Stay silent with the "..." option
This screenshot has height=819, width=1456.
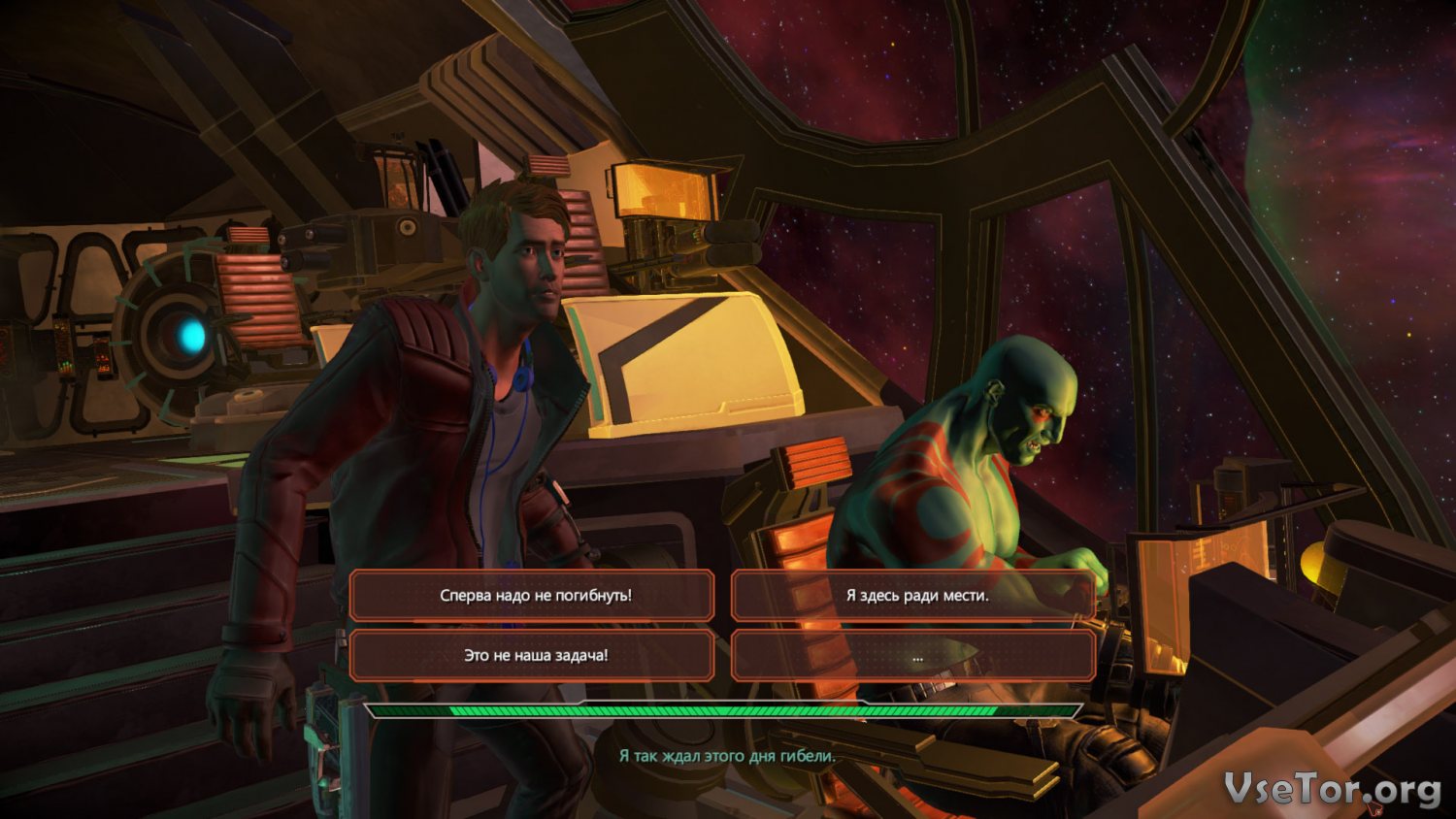914,655
